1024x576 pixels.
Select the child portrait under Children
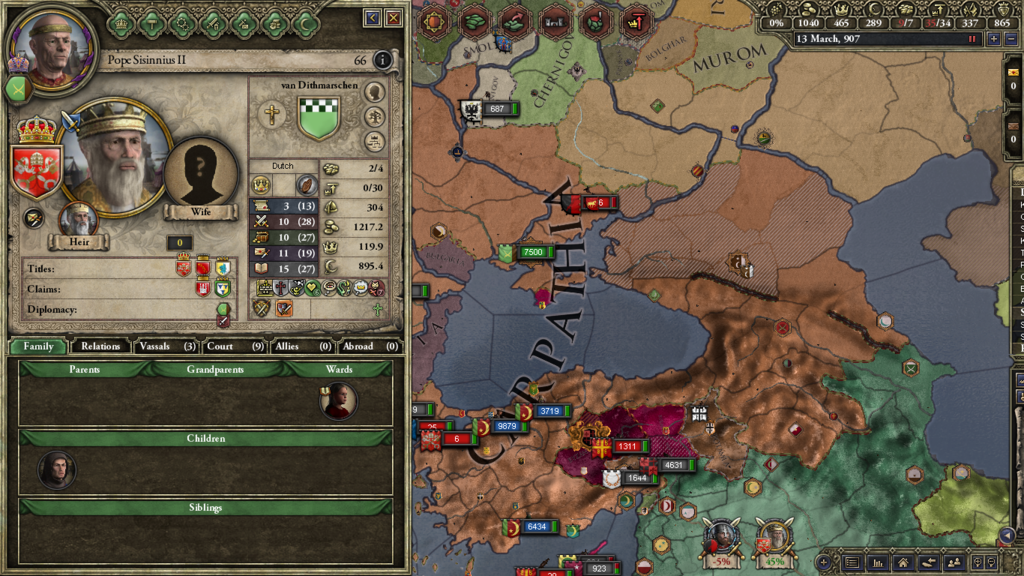pos(57,469)
